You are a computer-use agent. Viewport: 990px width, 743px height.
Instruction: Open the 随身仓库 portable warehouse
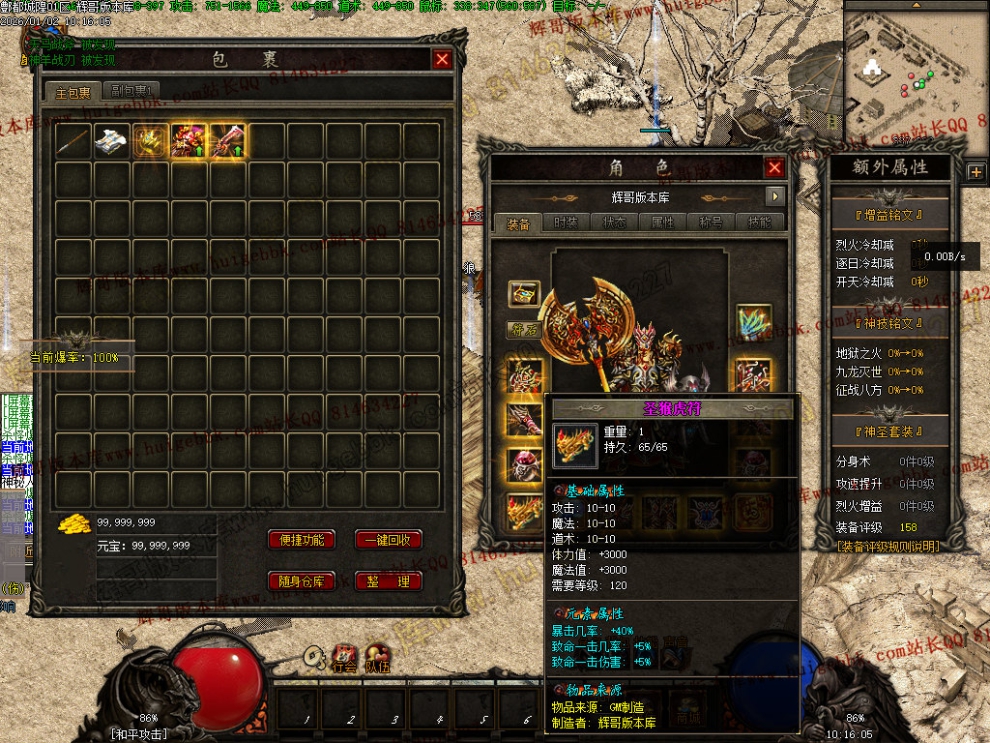(302, 581)
